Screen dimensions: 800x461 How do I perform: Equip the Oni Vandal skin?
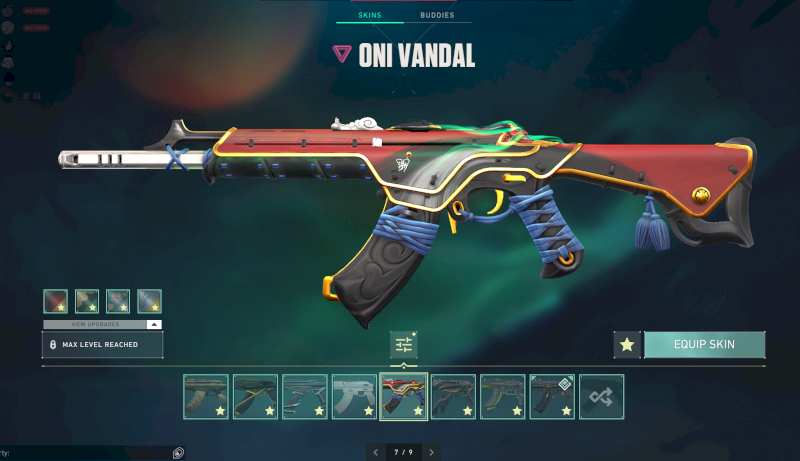point(704,345)
